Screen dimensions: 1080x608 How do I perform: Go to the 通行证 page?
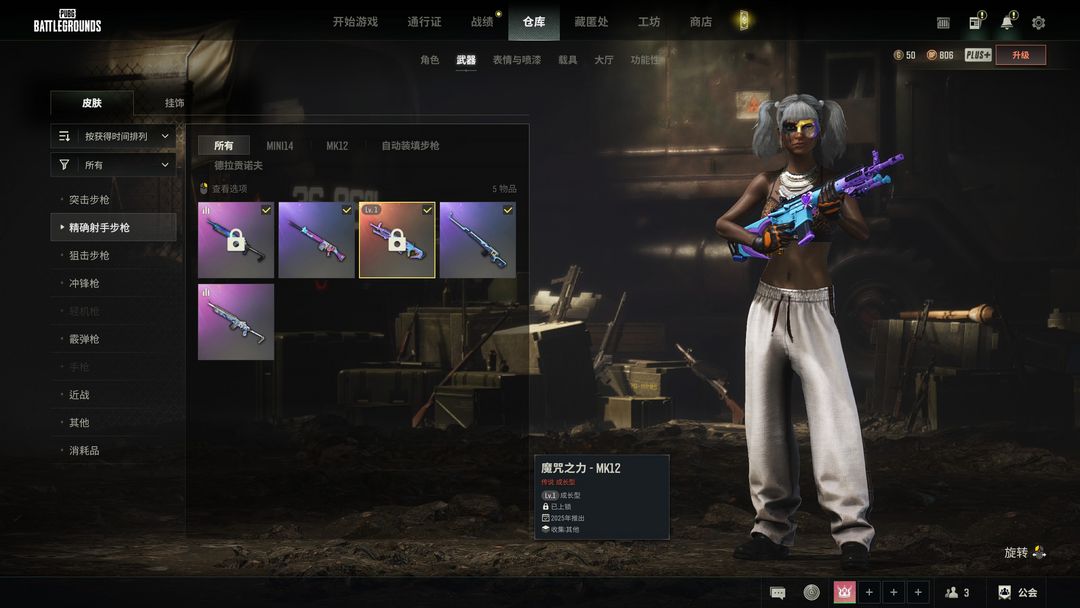point(424,22)
